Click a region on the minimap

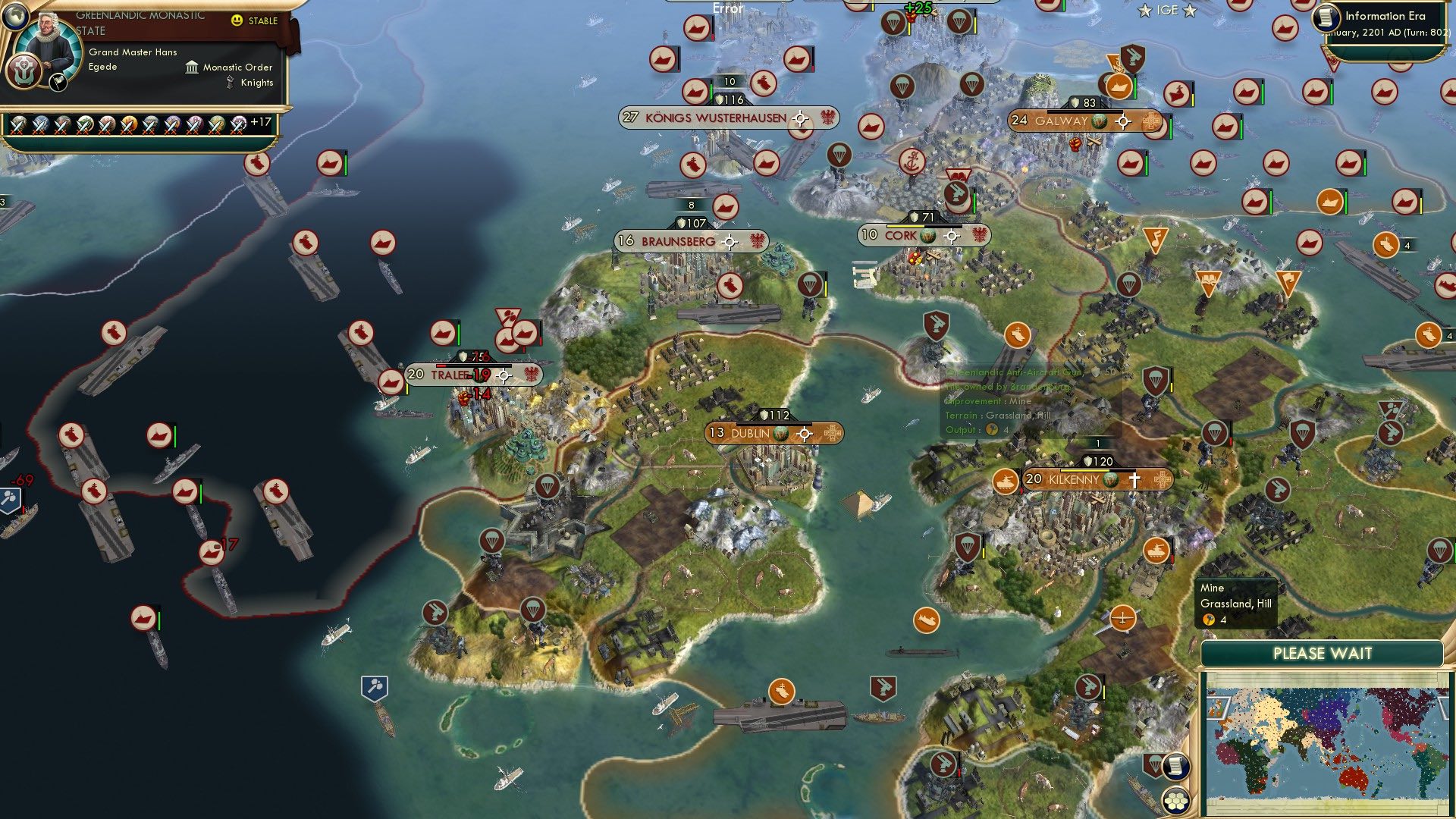(1327, 743)
